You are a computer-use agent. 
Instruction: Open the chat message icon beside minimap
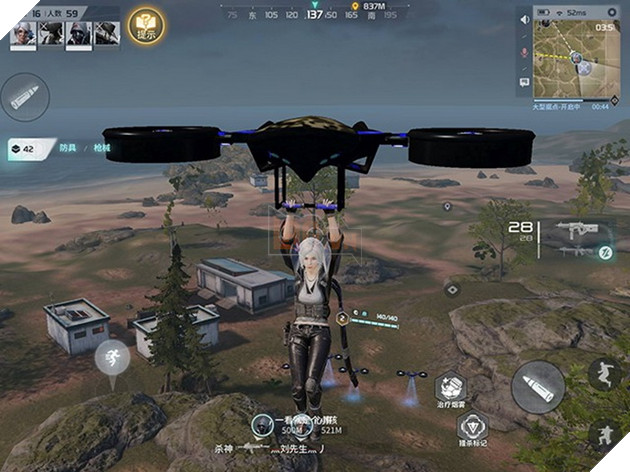[x=524, y=81]
